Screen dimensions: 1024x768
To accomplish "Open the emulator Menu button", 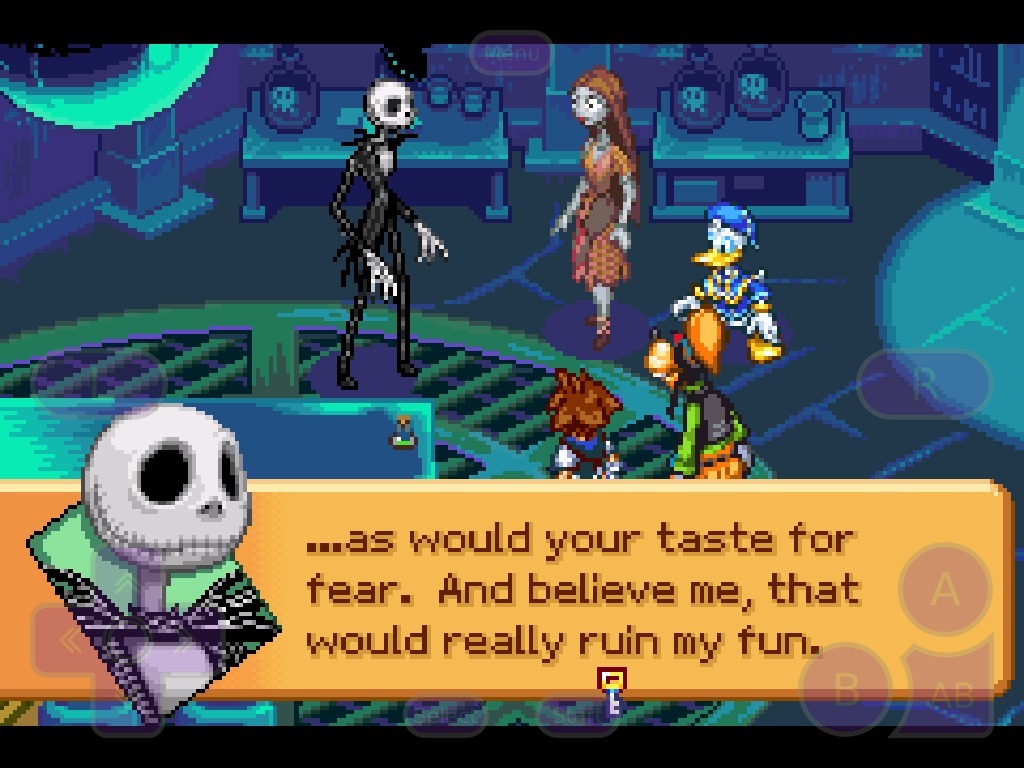I will click(511, 53).
